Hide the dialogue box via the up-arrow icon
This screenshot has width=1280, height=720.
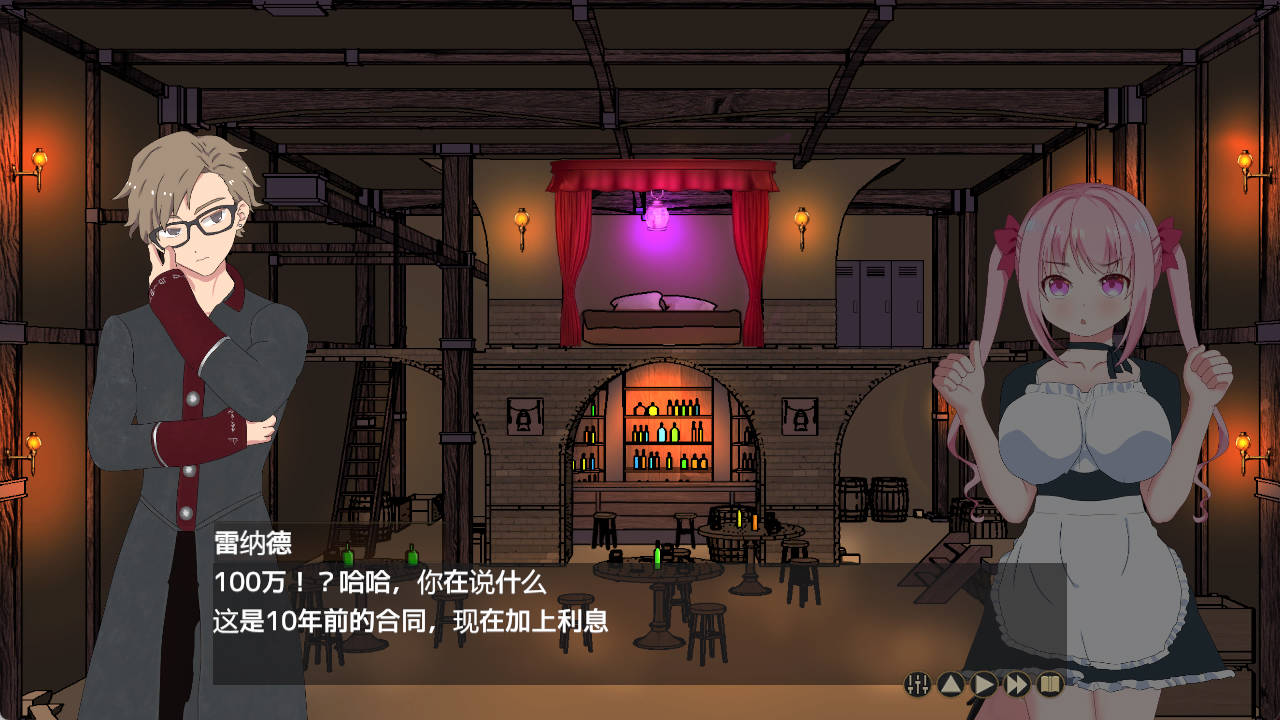pyautogui.click(x=950, y=684)
